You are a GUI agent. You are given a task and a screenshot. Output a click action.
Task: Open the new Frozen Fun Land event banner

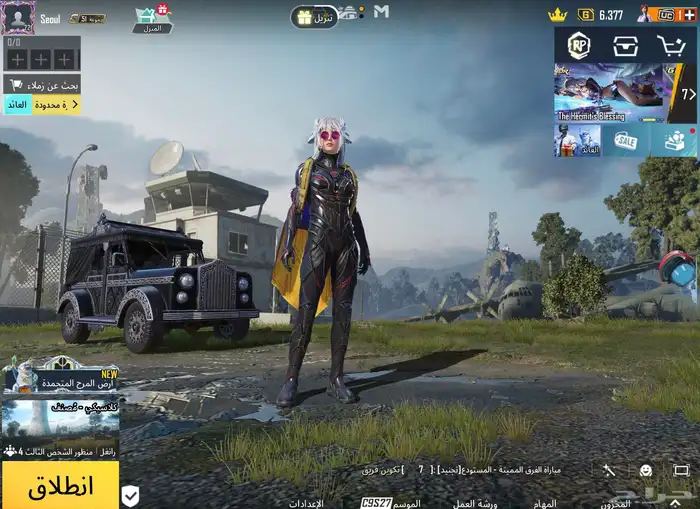tap(60, 378)
